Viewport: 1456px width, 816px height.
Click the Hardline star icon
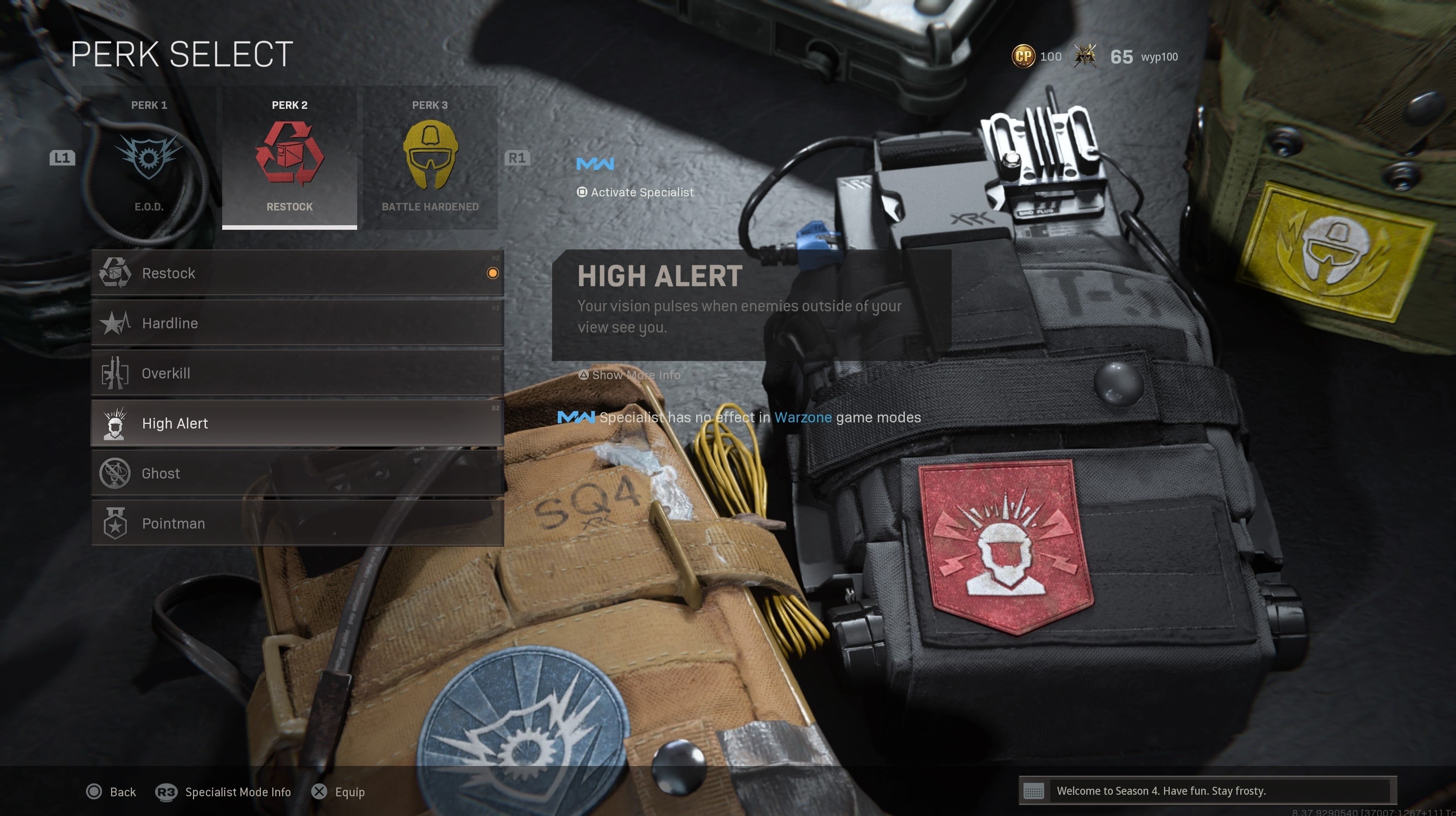116,323
